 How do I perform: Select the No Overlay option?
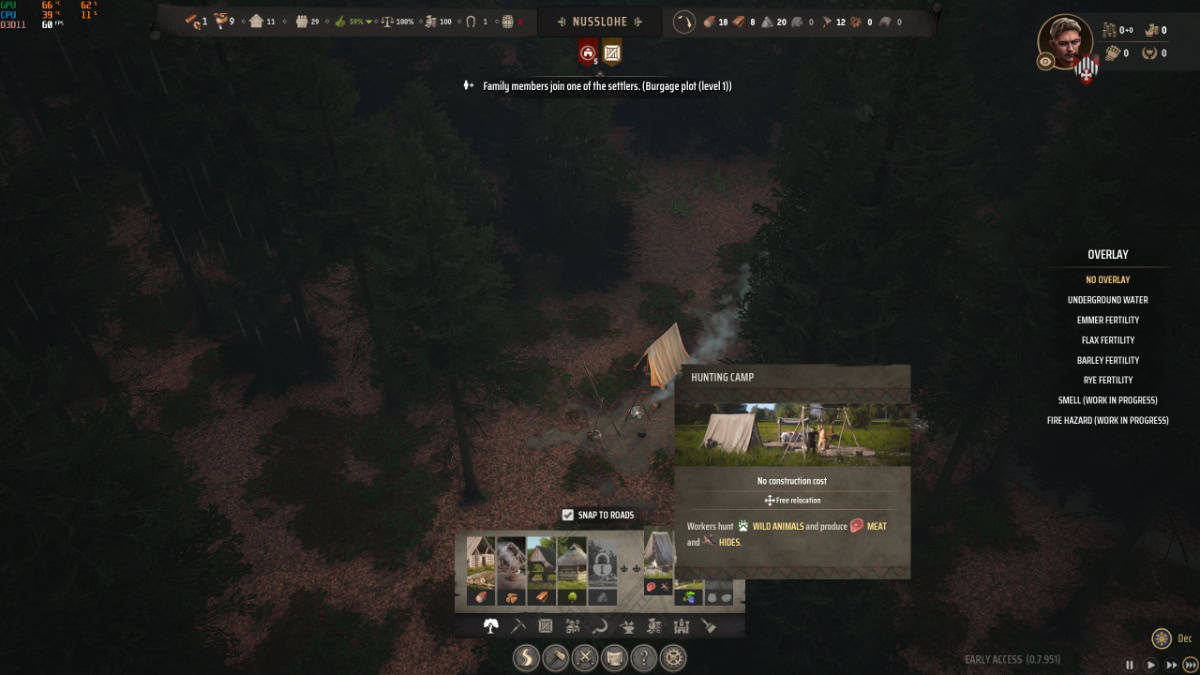pos(1107,280)
